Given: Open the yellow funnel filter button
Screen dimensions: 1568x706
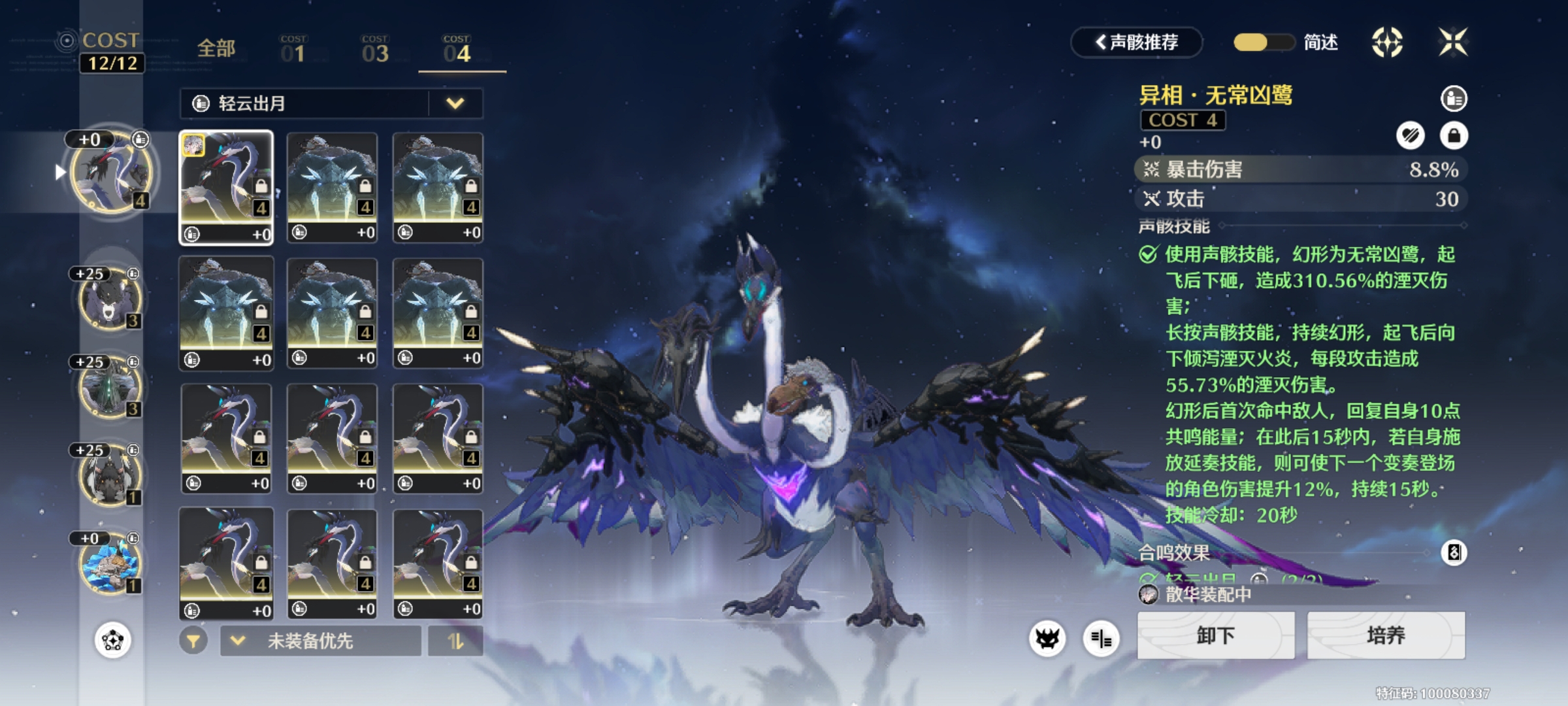Looking at the screenshot, I should click(x=193, y=641).
